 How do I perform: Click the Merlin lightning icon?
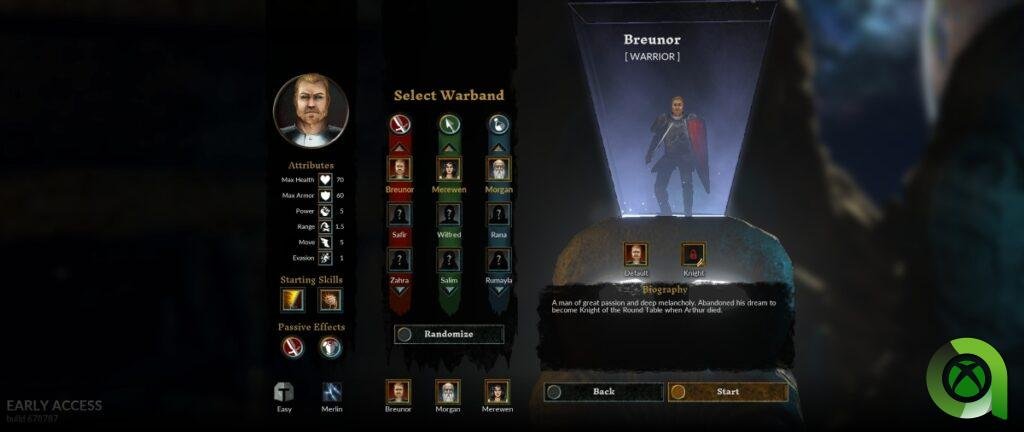pyautogui.click(x=332, y=392)
